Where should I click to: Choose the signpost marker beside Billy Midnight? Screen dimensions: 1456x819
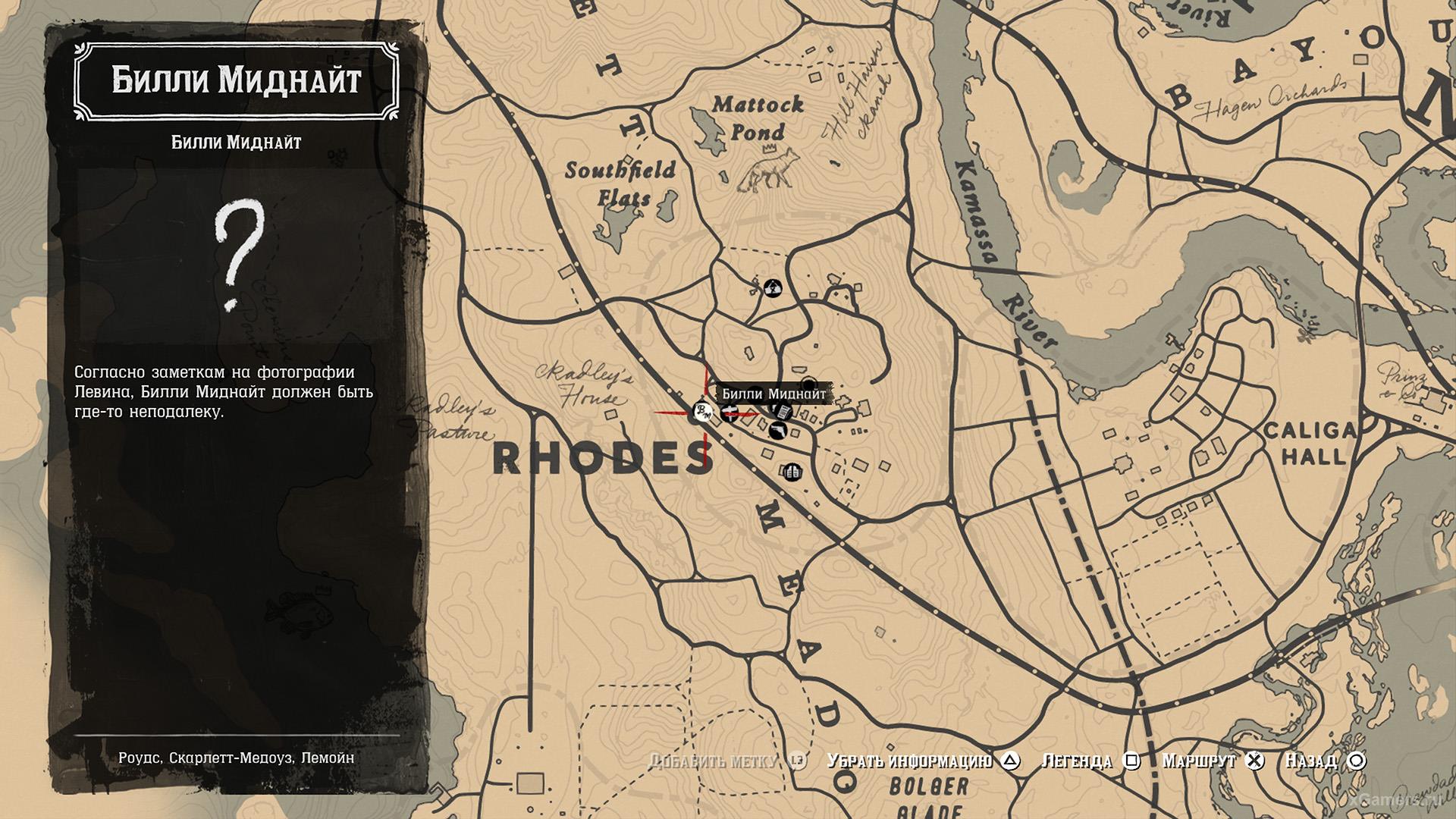click(731, 412)
